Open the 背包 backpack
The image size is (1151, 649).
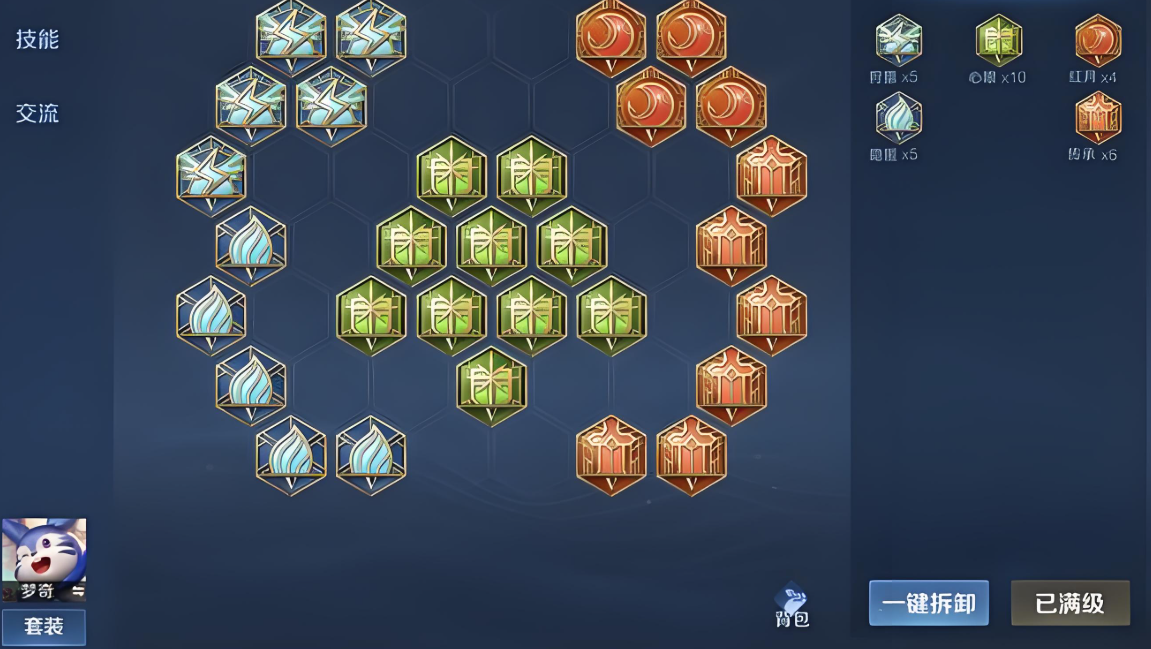pyautogui.click(x=791, y=605)
